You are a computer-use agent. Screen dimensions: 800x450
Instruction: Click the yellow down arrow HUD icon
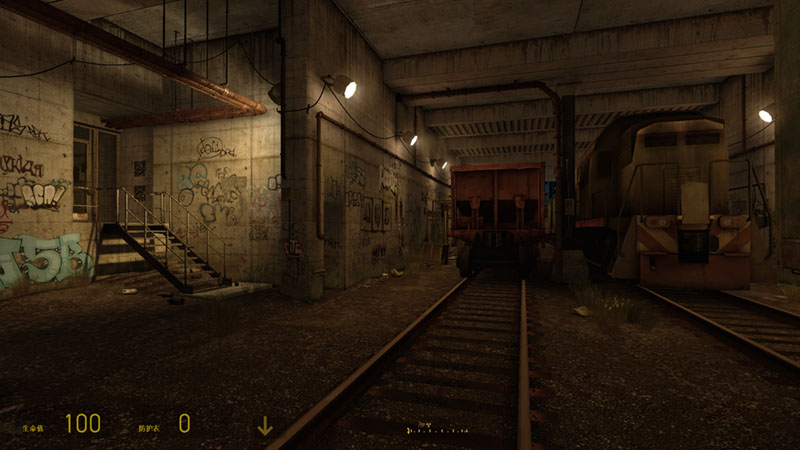coord(265,425)
